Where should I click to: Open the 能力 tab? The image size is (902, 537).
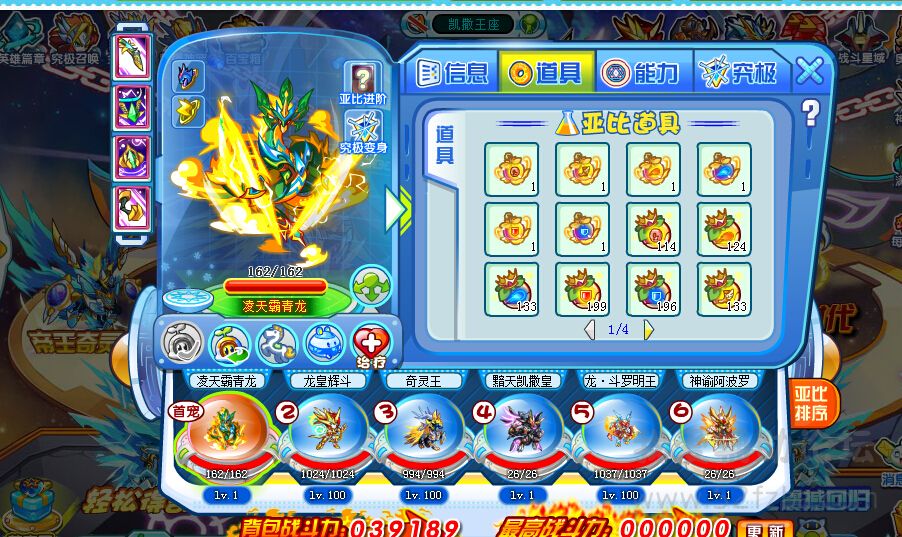pyautogui.click(x=642, y=71)
